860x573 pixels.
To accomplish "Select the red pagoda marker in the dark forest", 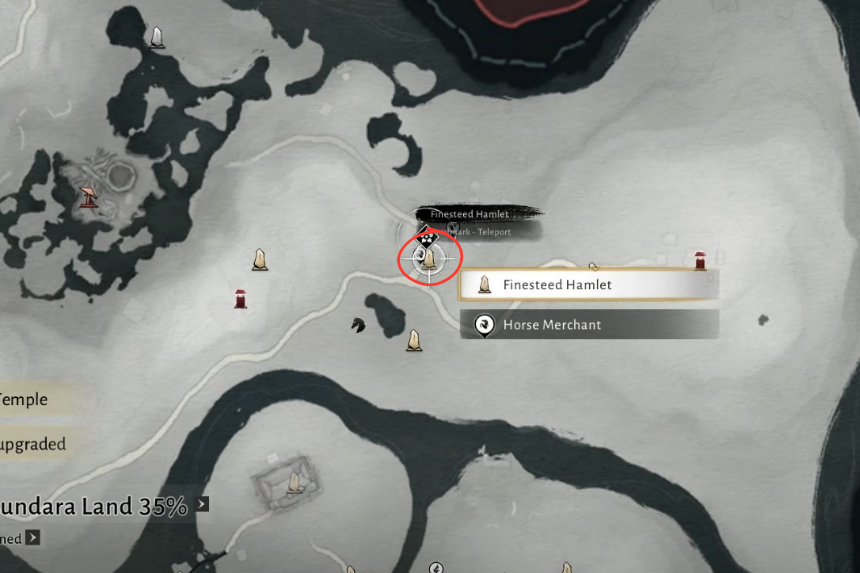I will pyautogui.click(x=90, y=197).
